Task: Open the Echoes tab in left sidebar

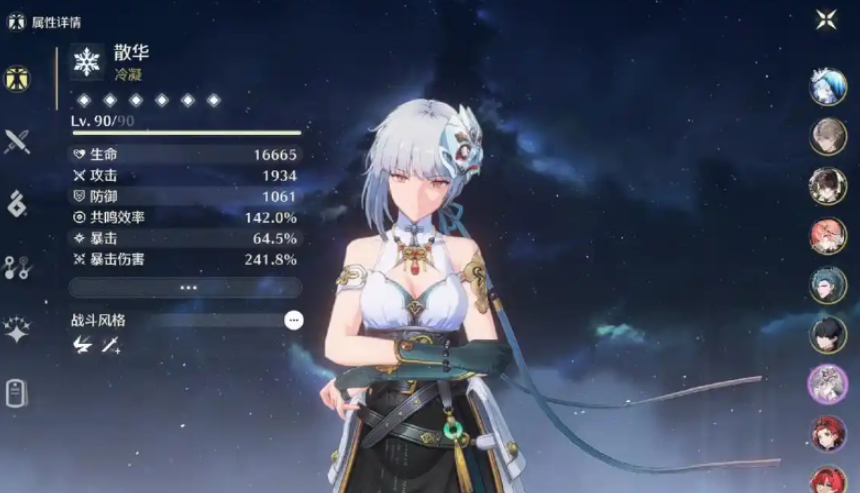Action: 17,203
